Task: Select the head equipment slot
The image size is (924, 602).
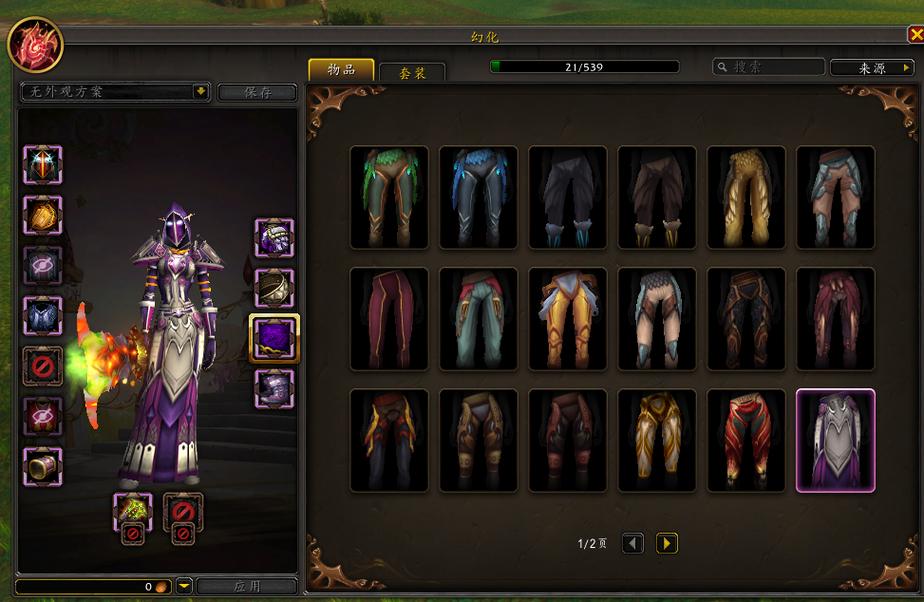Action: tap(43, 164)
